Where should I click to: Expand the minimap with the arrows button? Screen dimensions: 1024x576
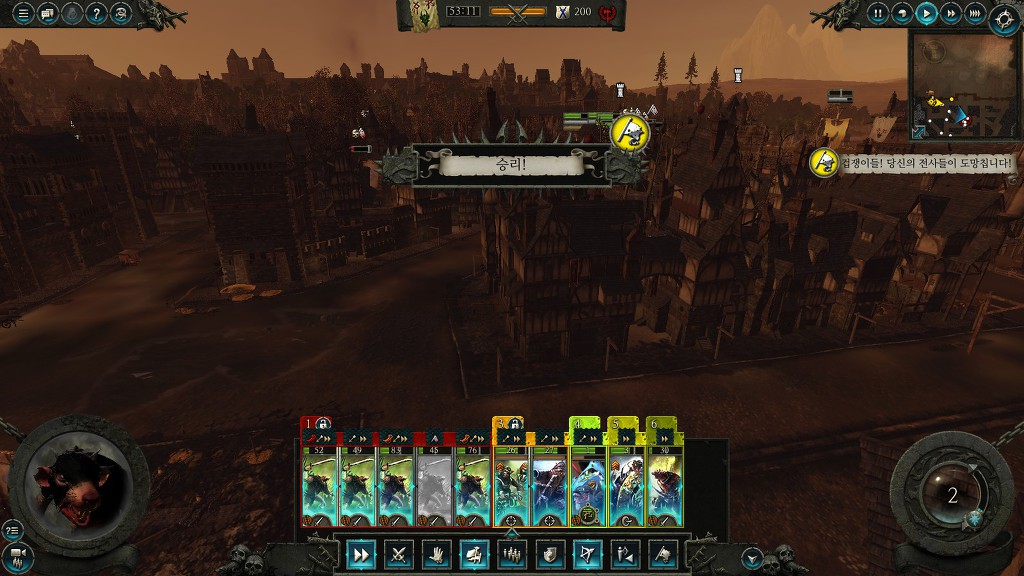coord(919,132)
